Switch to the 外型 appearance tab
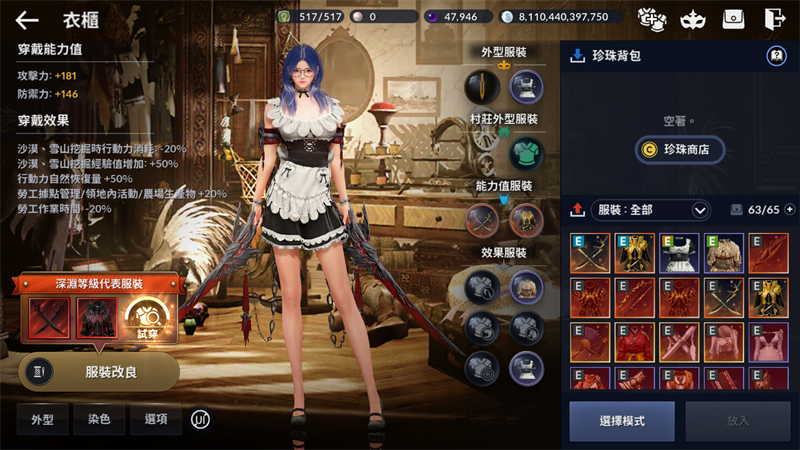 click(x=42, y=420)
